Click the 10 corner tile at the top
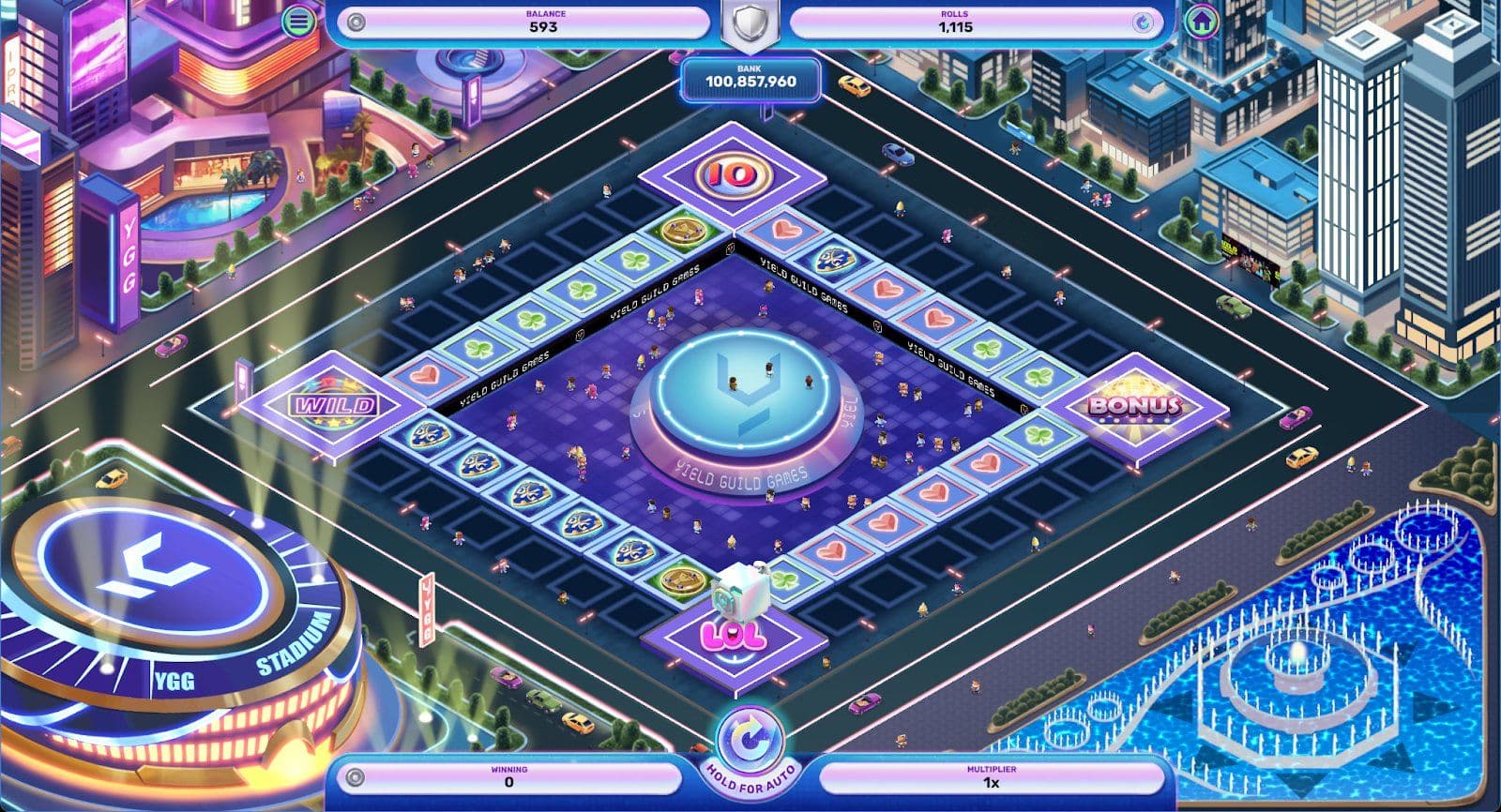Screen dimensions: 1501x812 (x=732, y=175)
